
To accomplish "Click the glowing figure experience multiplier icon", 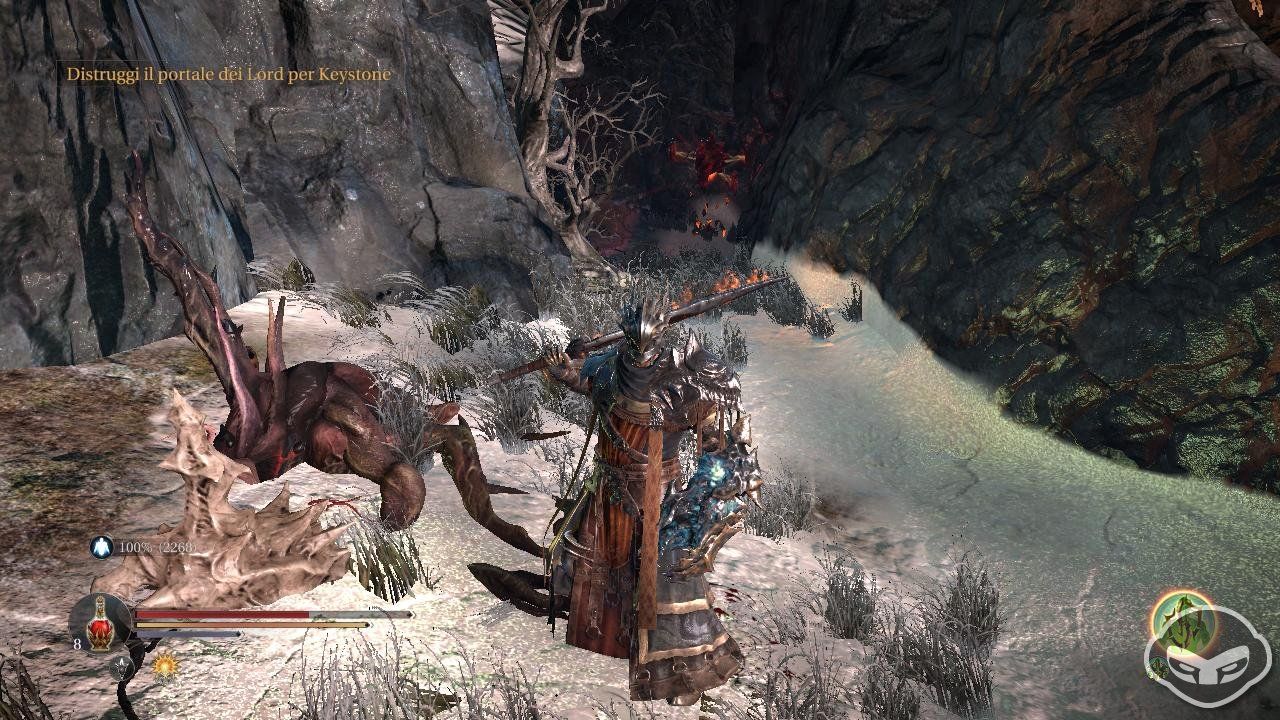I will click(x=102, y=547).
